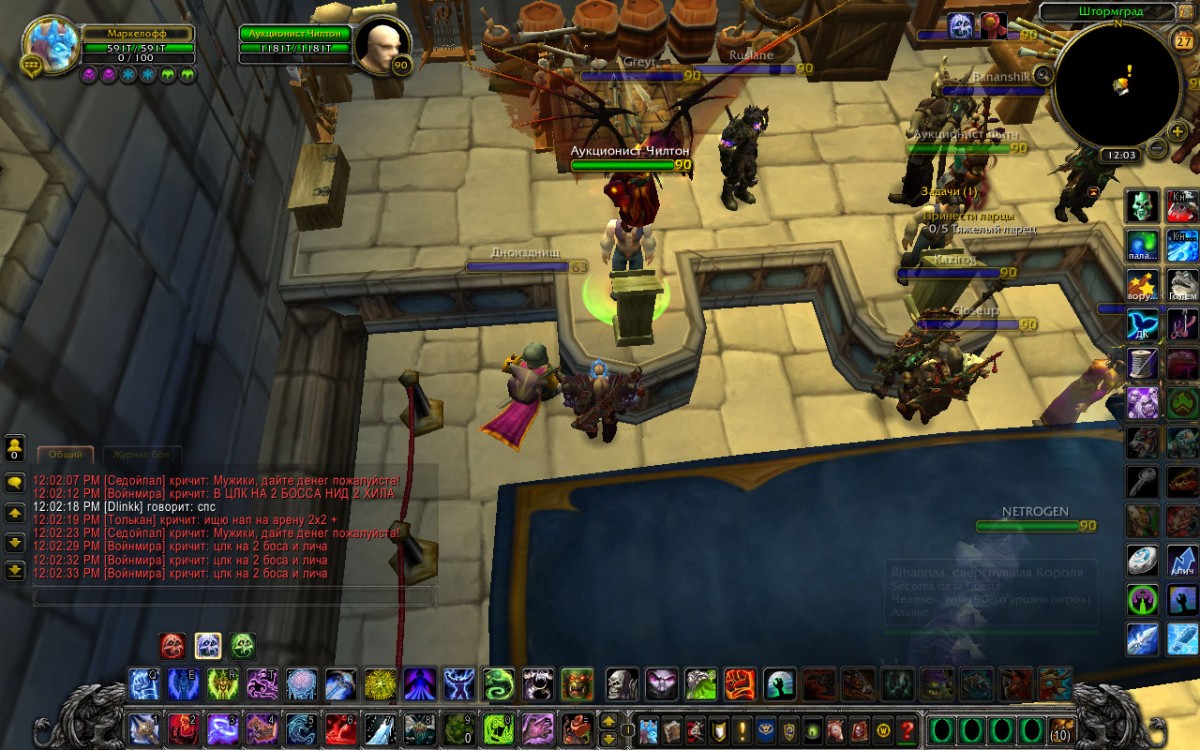Click the chat input field
Viewport: 1200px width, 750px height.
pyautogui.click(x=234, y=597)
